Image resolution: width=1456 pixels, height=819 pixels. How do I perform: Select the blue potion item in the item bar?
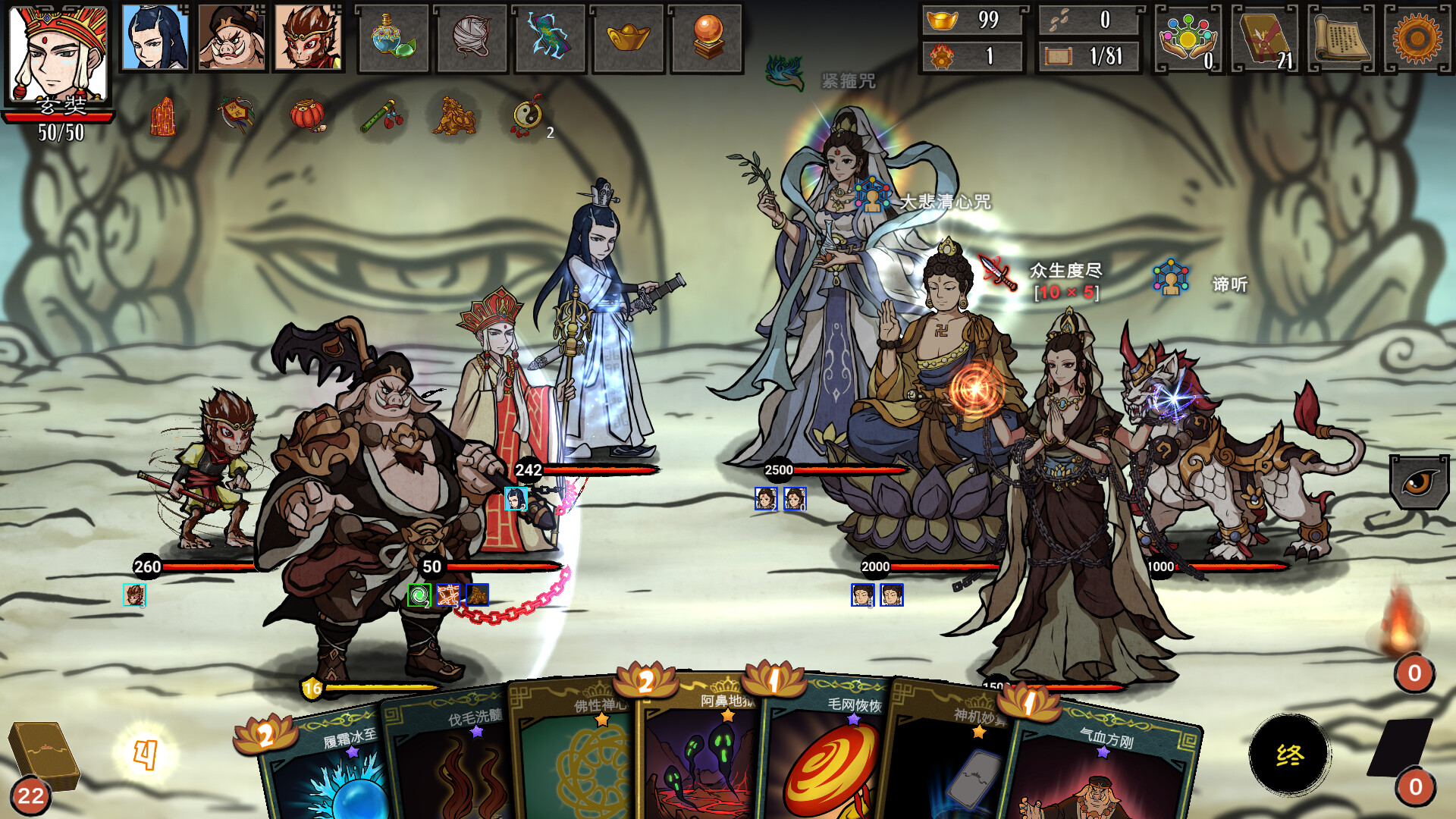point(394,38)
